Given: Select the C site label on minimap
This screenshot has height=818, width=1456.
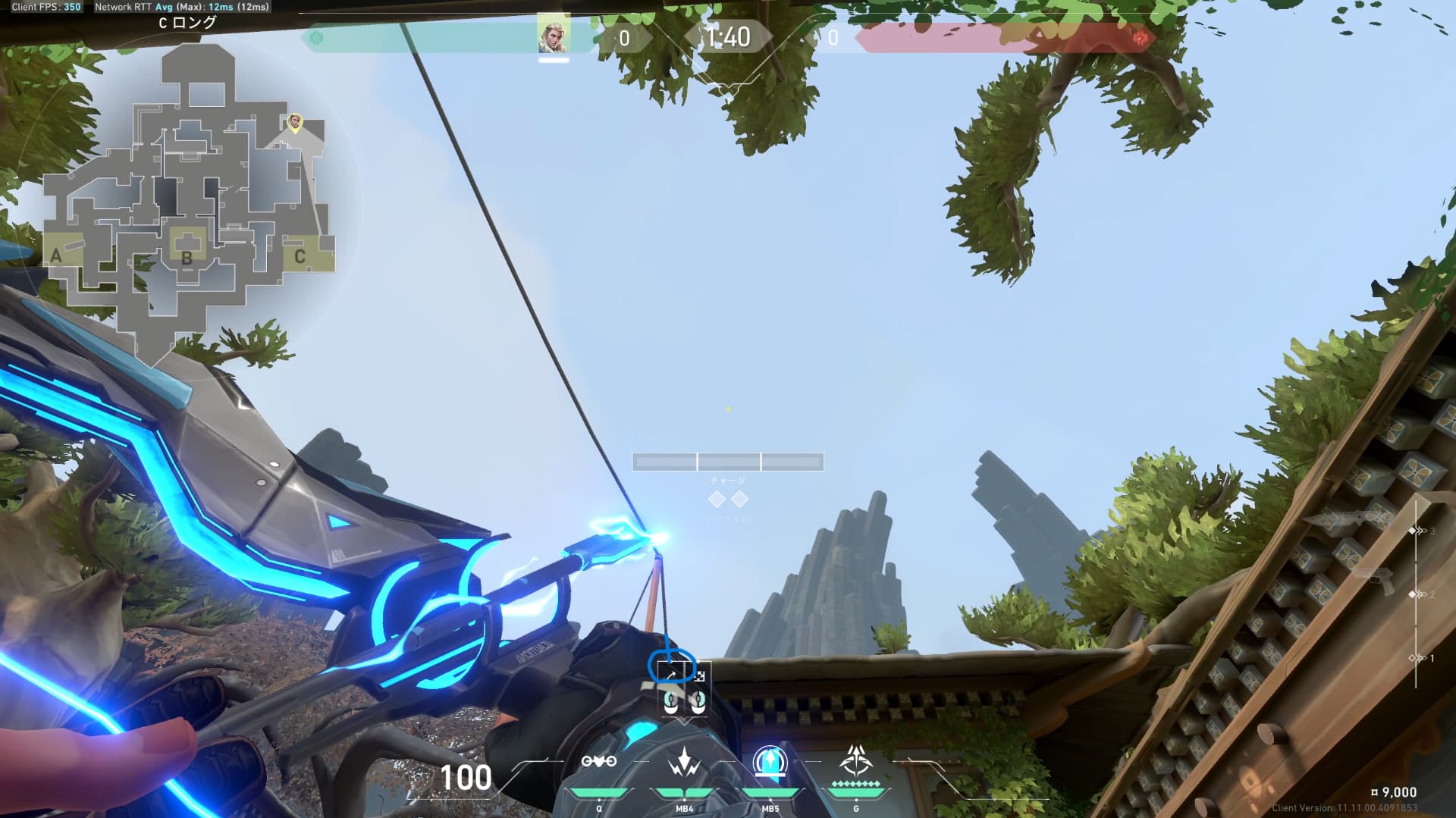Looking at the screenshot, I should tap(300, 257).
